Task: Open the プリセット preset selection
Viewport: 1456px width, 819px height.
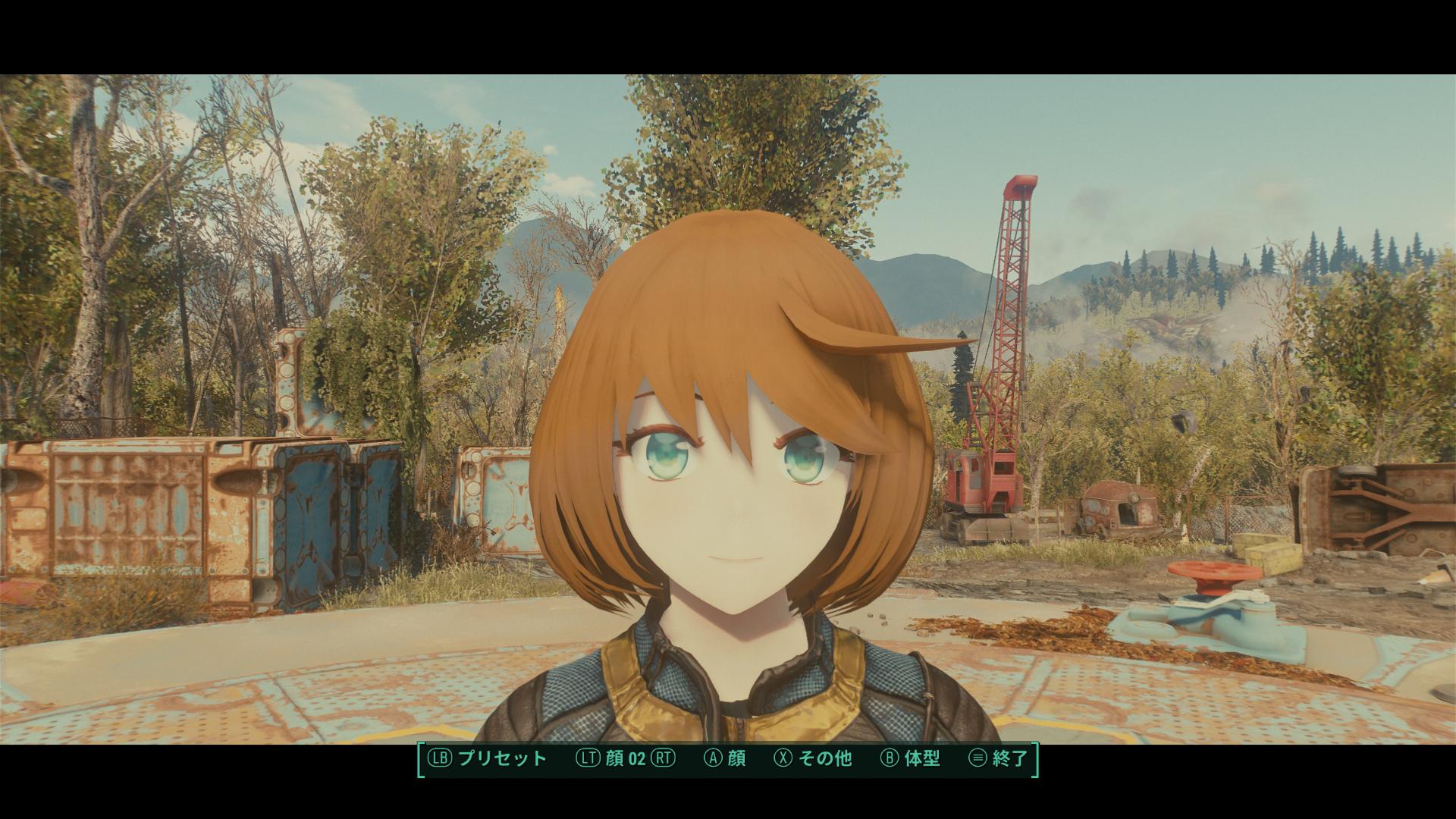Action: 502,757
